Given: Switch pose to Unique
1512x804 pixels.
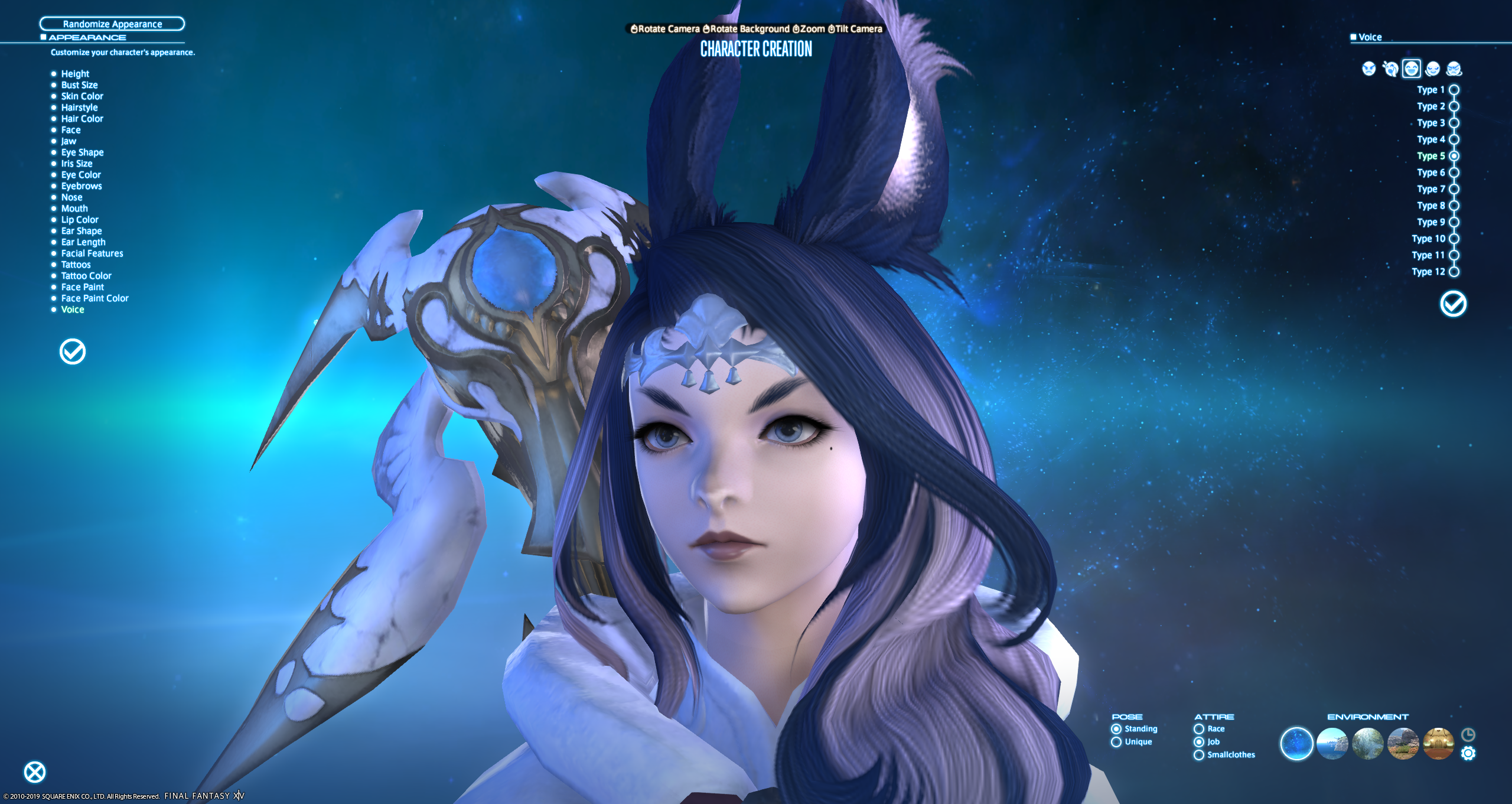Looking at the screenshot, I should point(1116,742).
